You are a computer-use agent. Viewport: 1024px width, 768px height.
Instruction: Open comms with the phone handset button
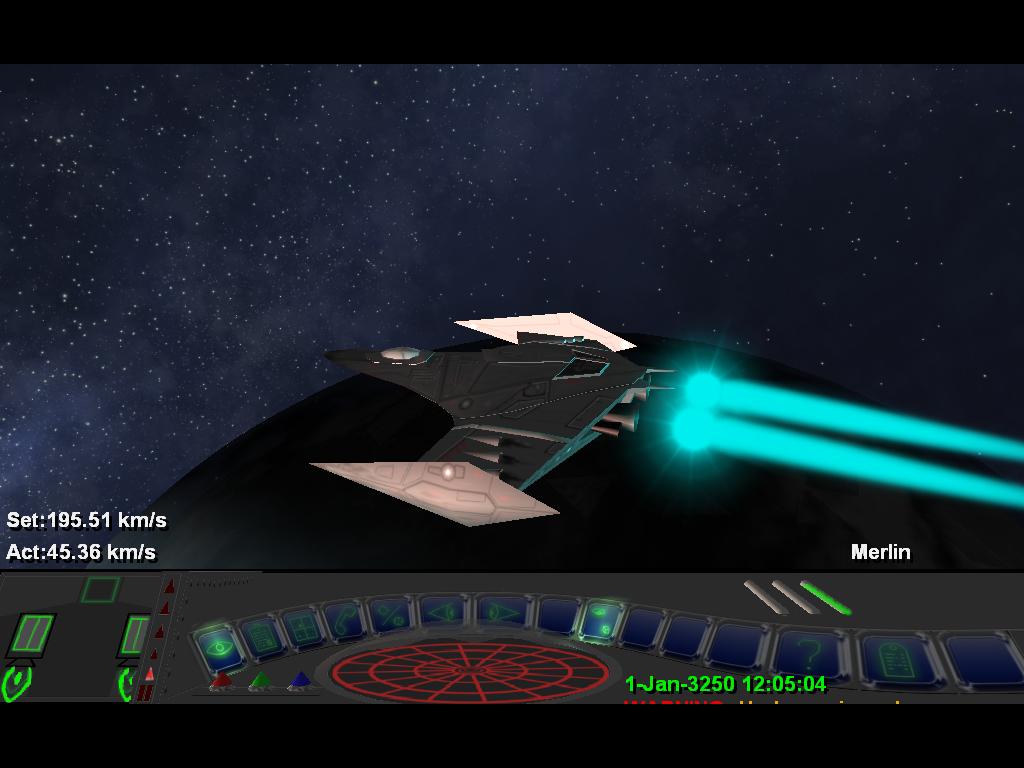point(345,619)
